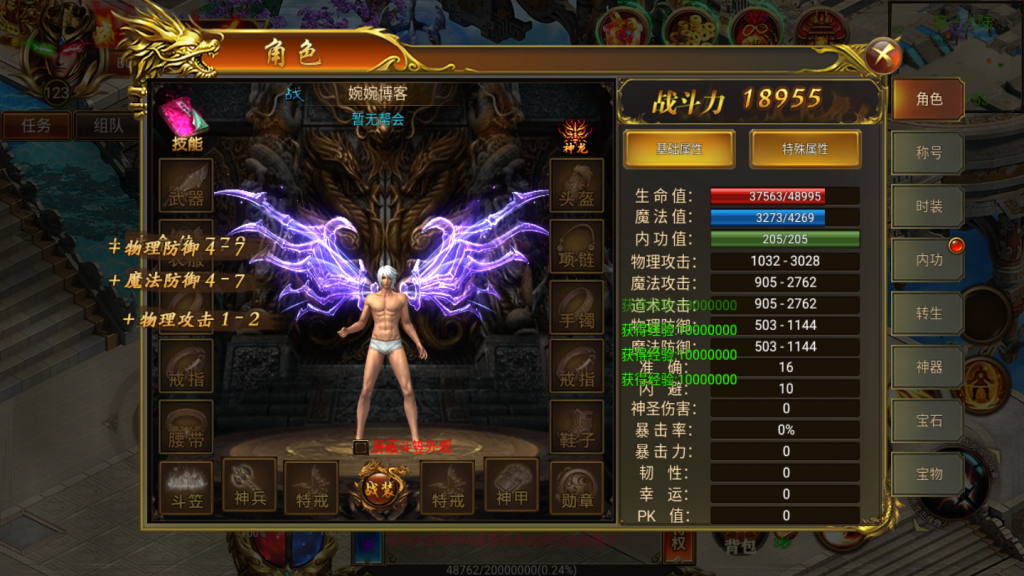This screenshot has height=576, width=1024.
Task: Open the 神器 artifact tab
Action: click(928, 367)
